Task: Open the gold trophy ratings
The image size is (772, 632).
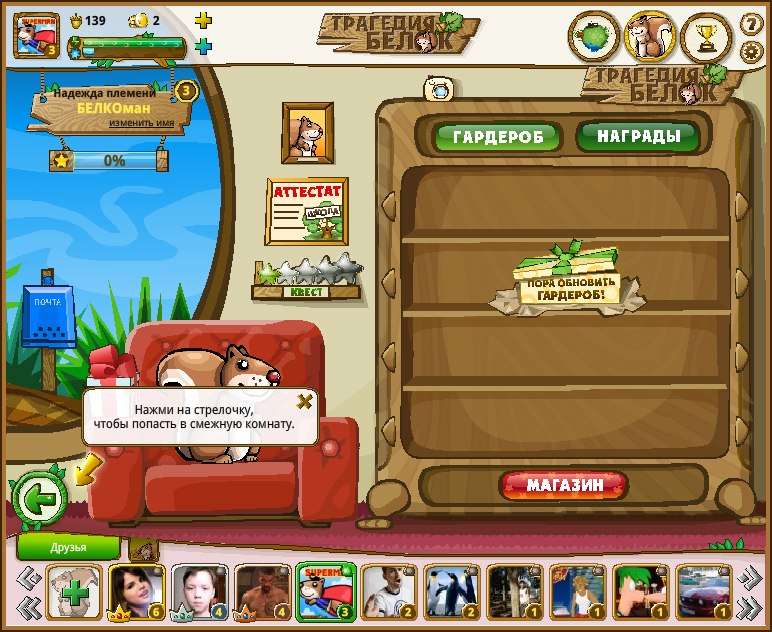Action: point(706,39)
